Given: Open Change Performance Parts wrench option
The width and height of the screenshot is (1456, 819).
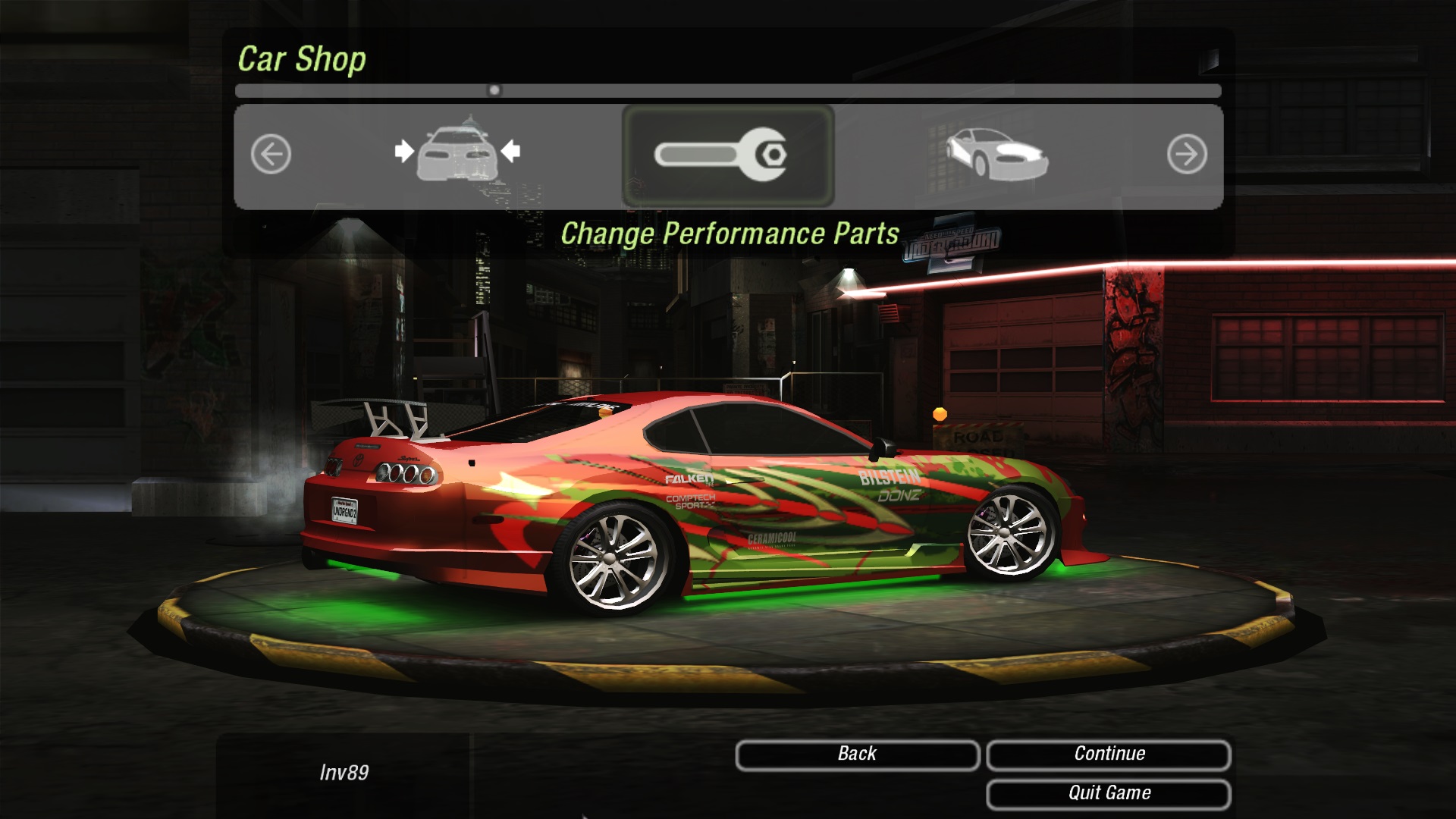Looking at the screenshot, I should (x=727, y=155).
